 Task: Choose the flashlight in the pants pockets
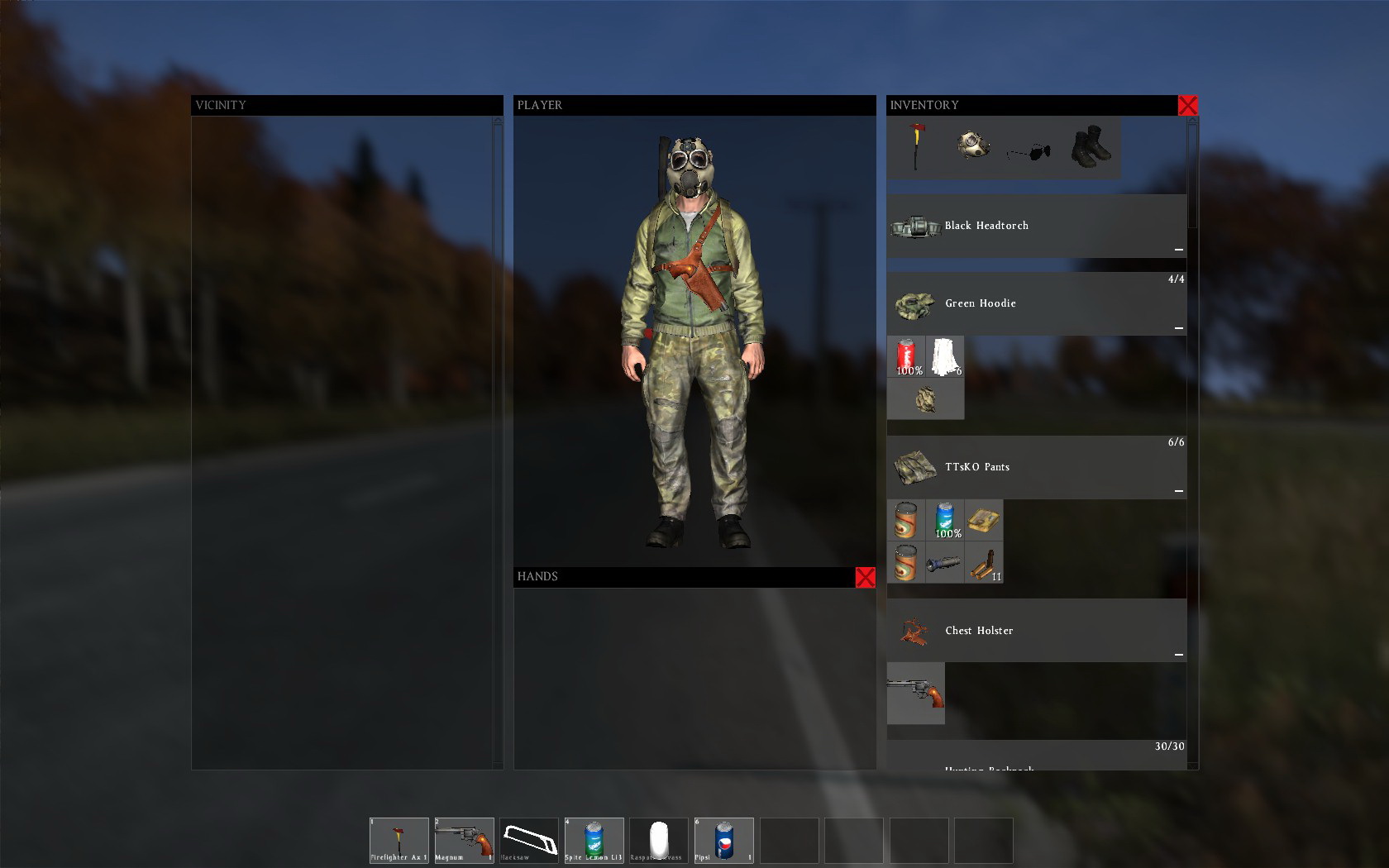(944, 564)
